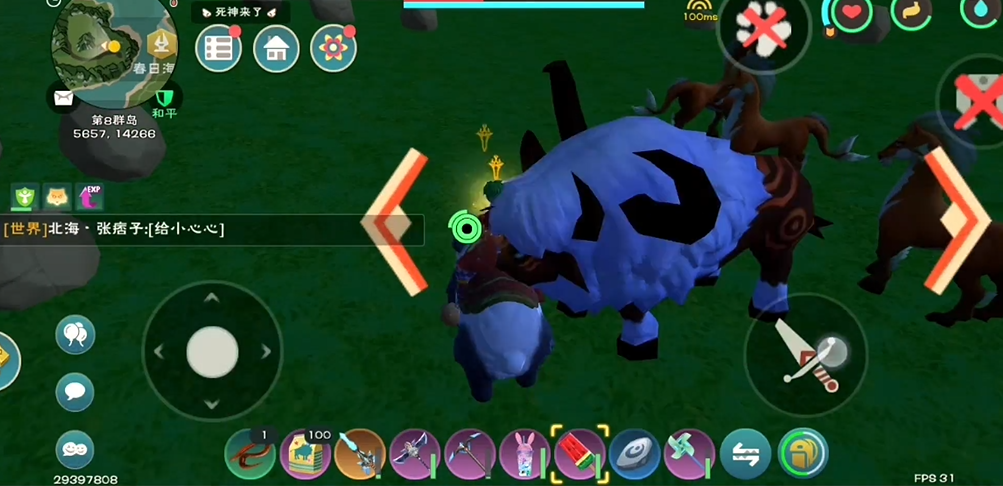Open the golden backpack button
The height and width of the screenshot is (486, 1003).
tap(803, 454)
